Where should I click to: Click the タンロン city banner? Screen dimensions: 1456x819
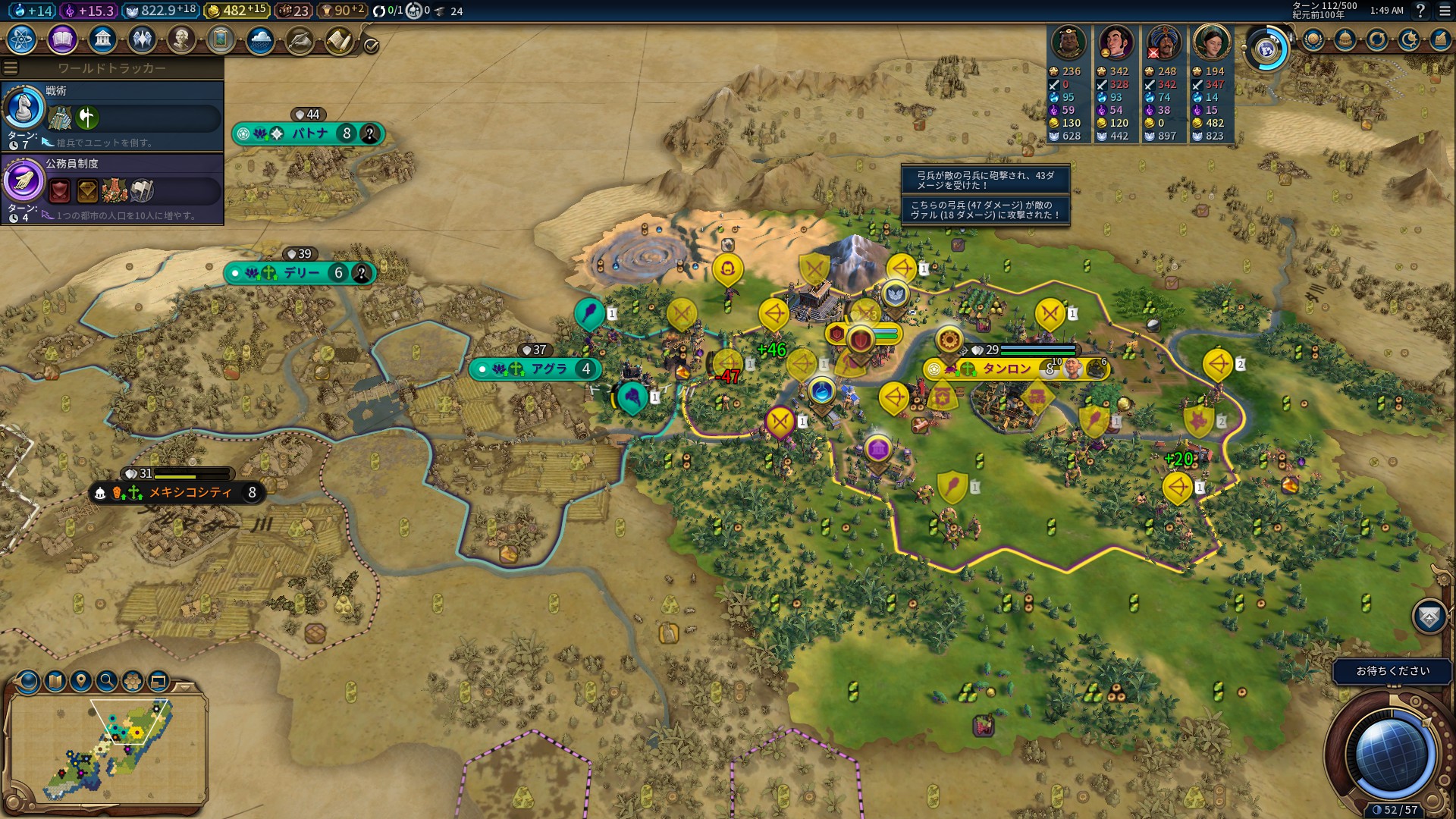(x=1006, y=369)
